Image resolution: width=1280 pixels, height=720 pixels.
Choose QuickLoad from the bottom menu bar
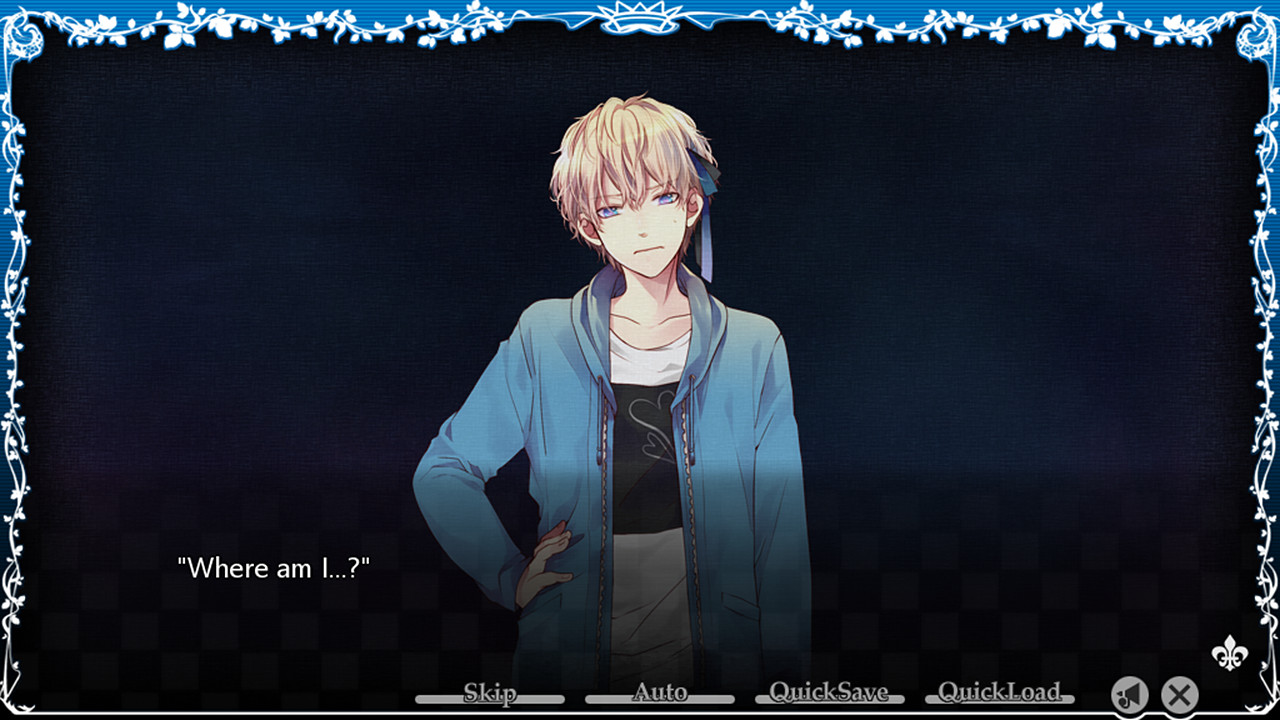pyautogui.click(x=998, y=692)
